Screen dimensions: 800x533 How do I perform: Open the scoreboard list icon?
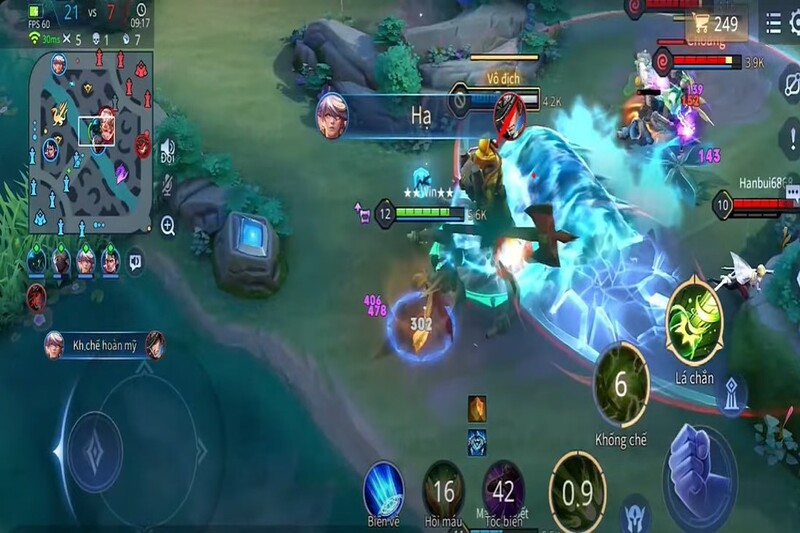click(773, 24)
